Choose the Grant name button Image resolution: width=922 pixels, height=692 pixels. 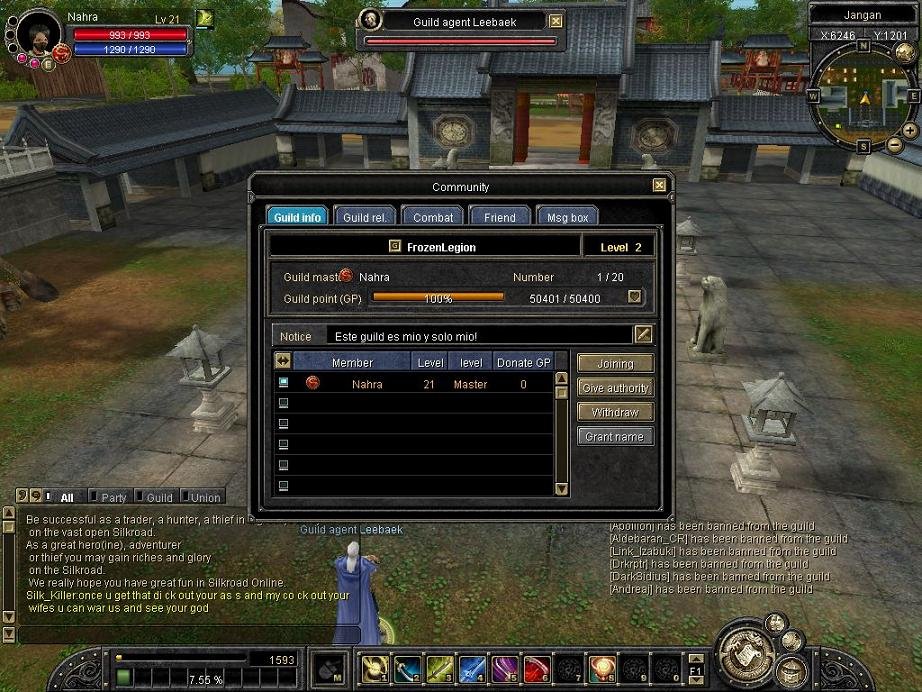[615, 437]
